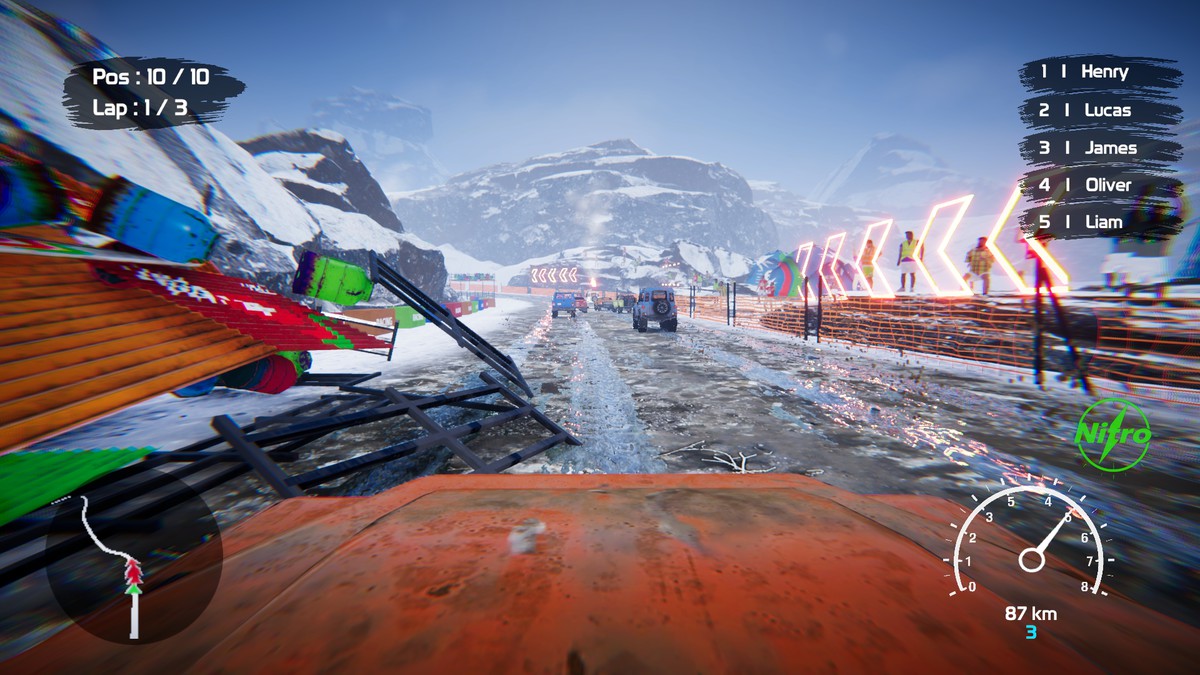This screenshot has width=1200, height=675.
Task: Select Henry in the leaderboard
Action: pyautogui.click(x=1099, y=72)
